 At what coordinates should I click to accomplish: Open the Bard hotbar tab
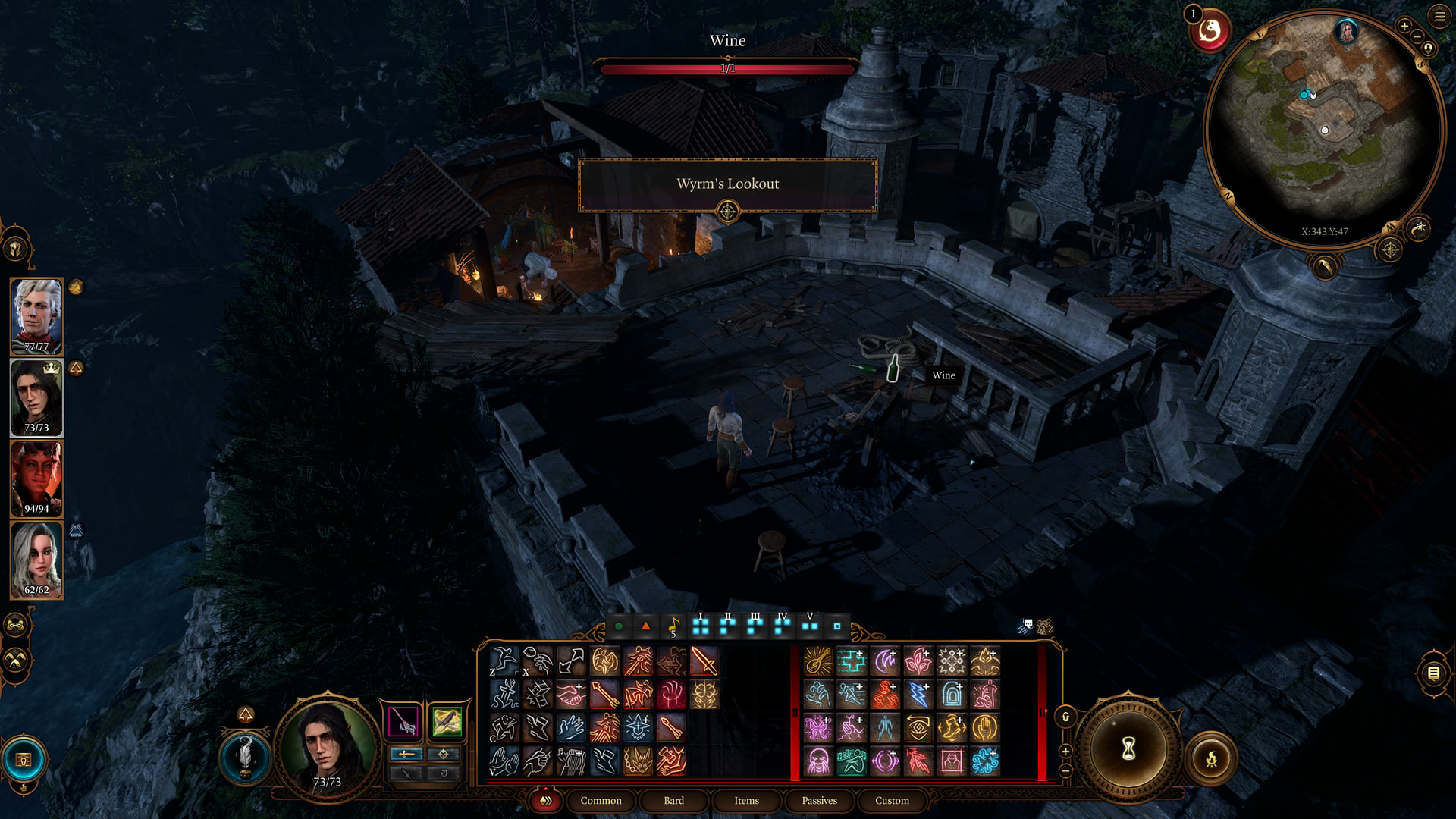[x=673, y=800]
